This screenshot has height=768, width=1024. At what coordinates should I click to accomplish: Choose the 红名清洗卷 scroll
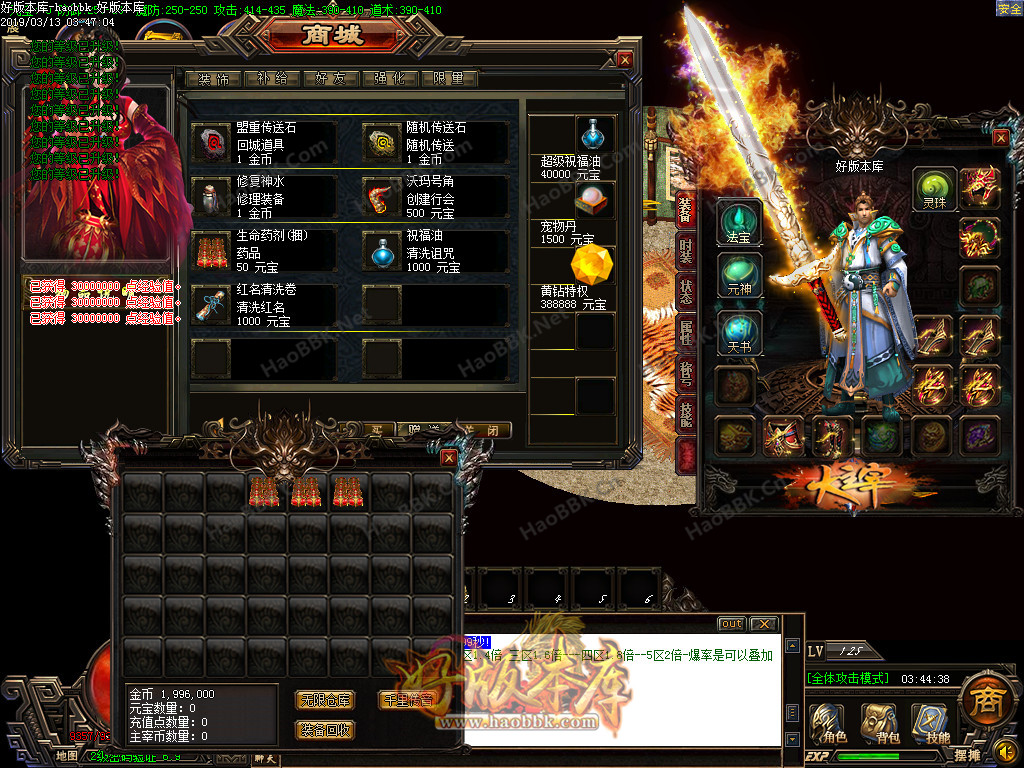pyautogui.click(x=211, y=305)
